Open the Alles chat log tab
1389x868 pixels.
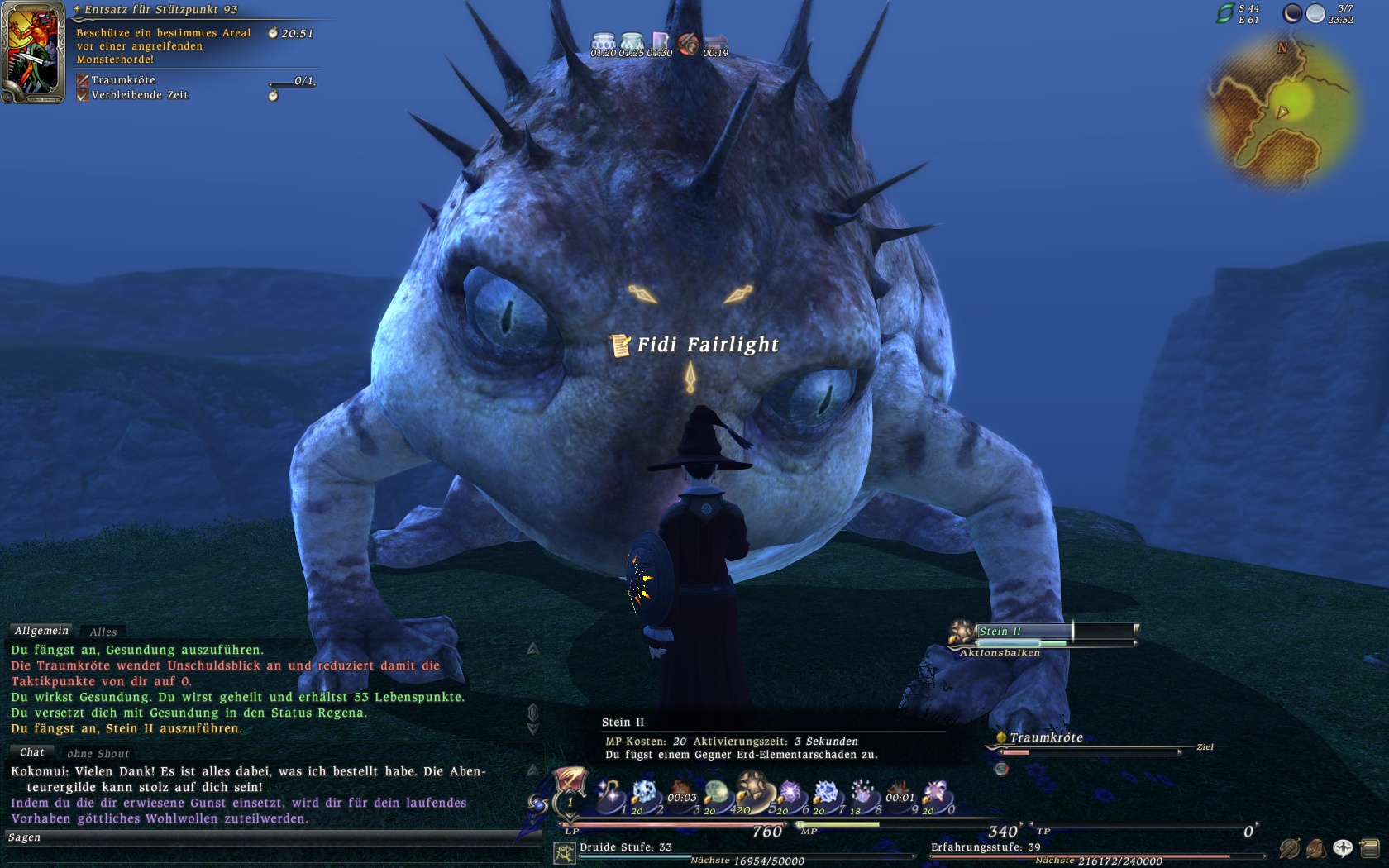pos(103,632)
